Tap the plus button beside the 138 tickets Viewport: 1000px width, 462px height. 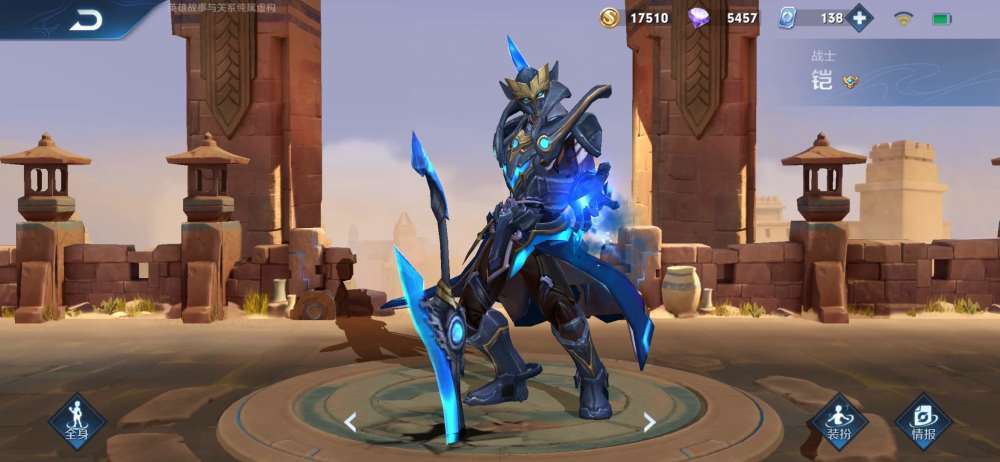point(859,18)
